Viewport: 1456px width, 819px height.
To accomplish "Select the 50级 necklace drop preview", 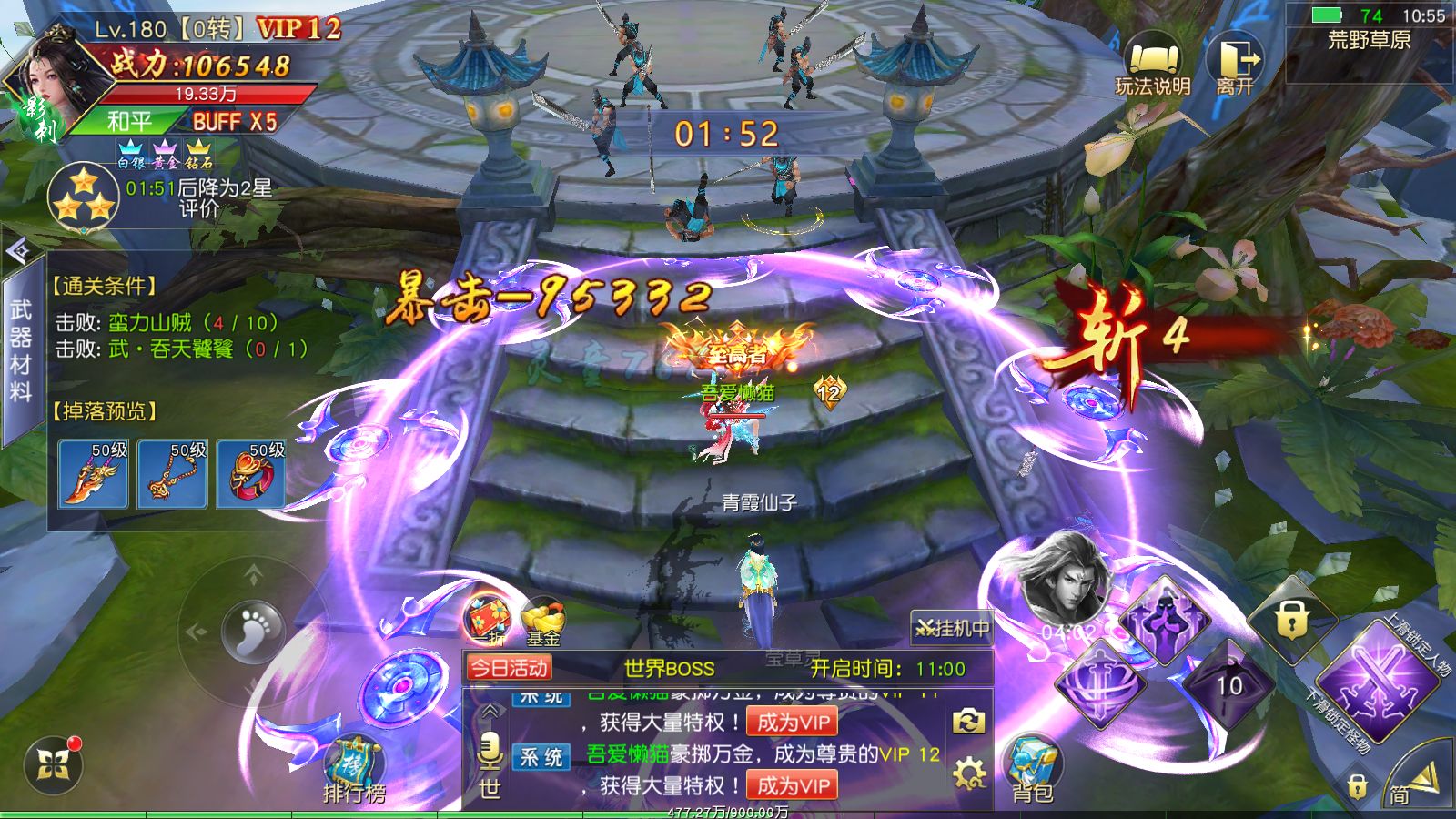I will click(x=172, y=473).
